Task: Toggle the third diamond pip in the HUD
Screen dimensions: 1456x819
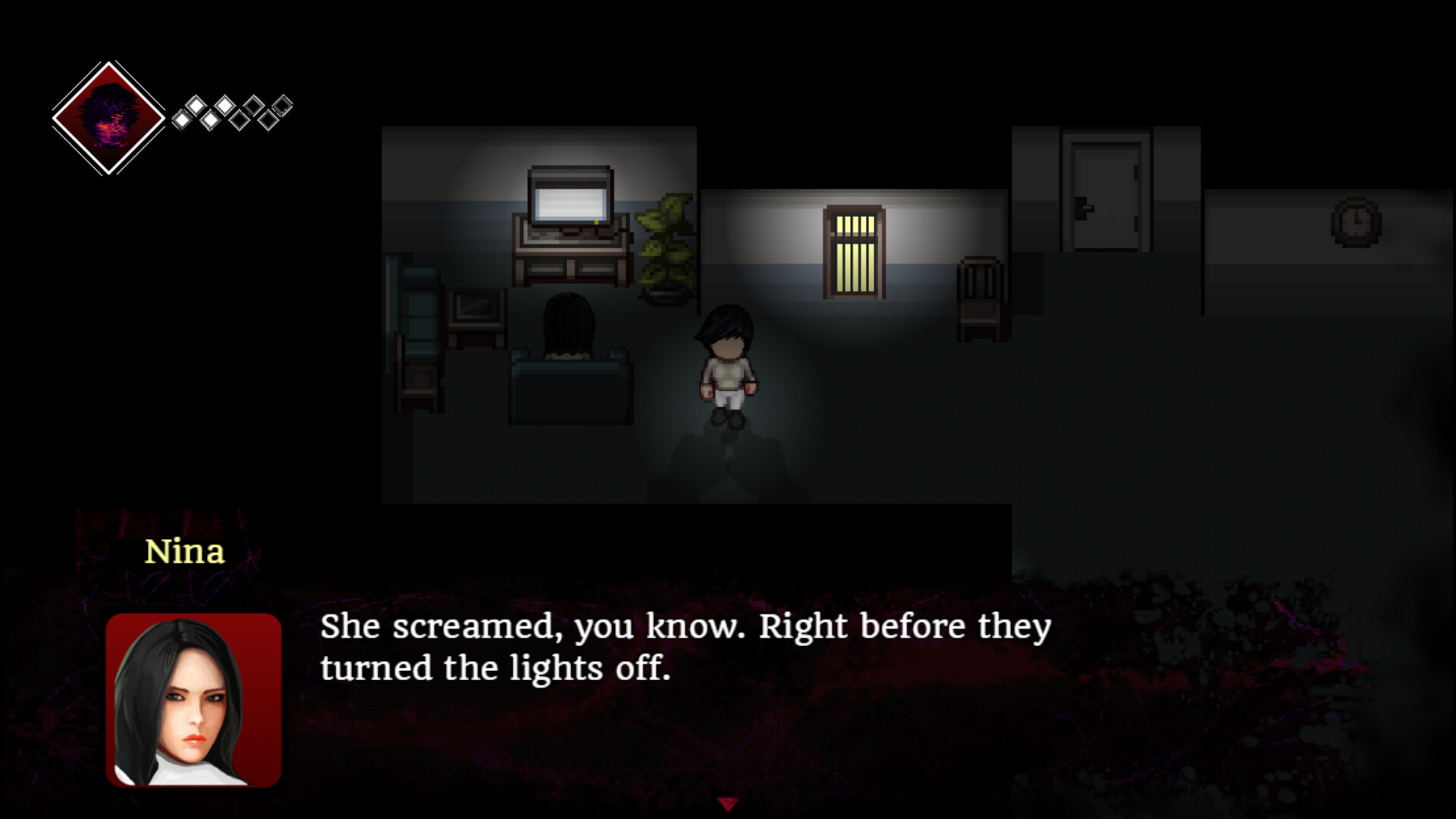Action: point(212,121)
